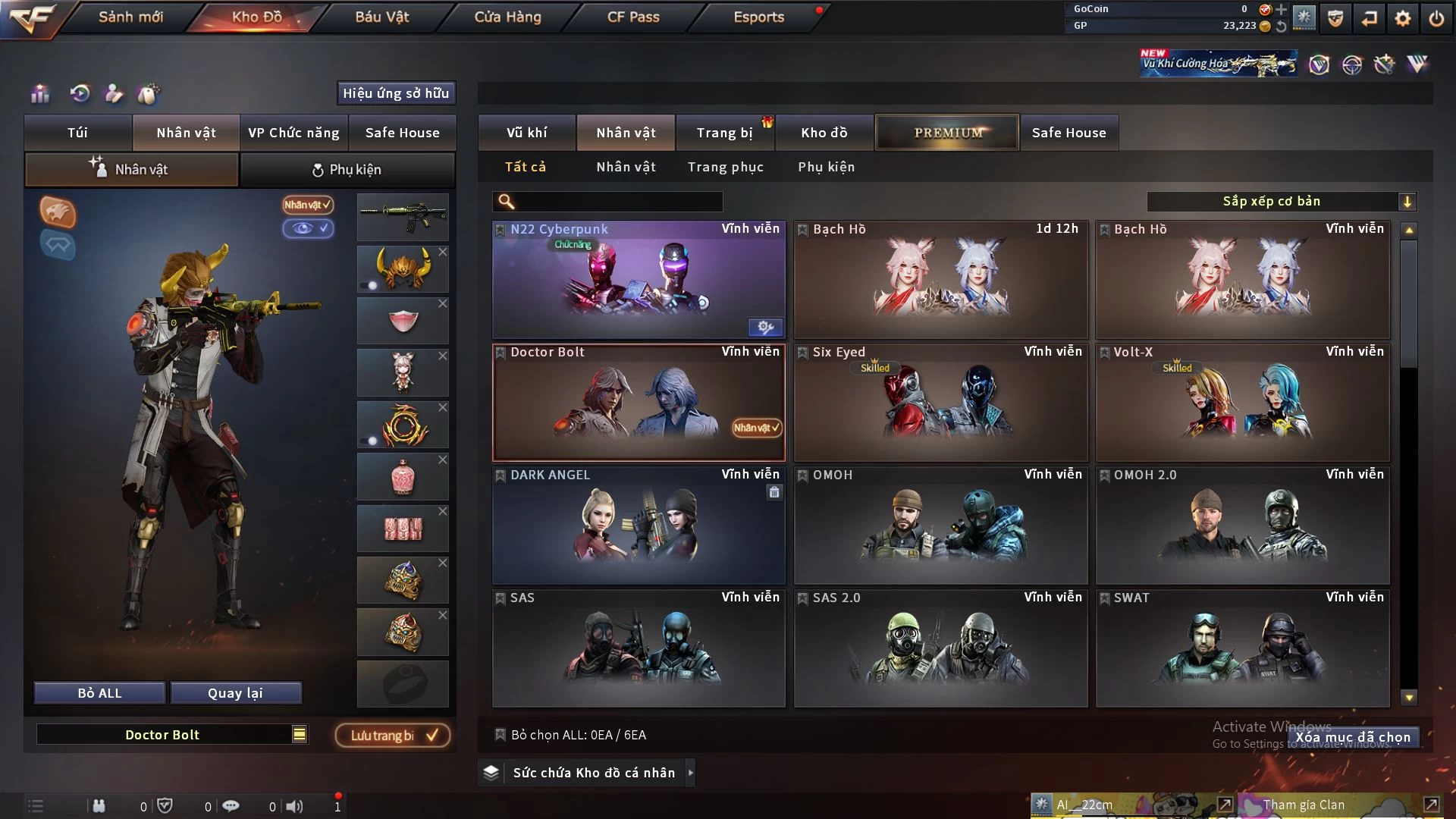Choose the N22 Cyberpunk character card

(639, 279)
